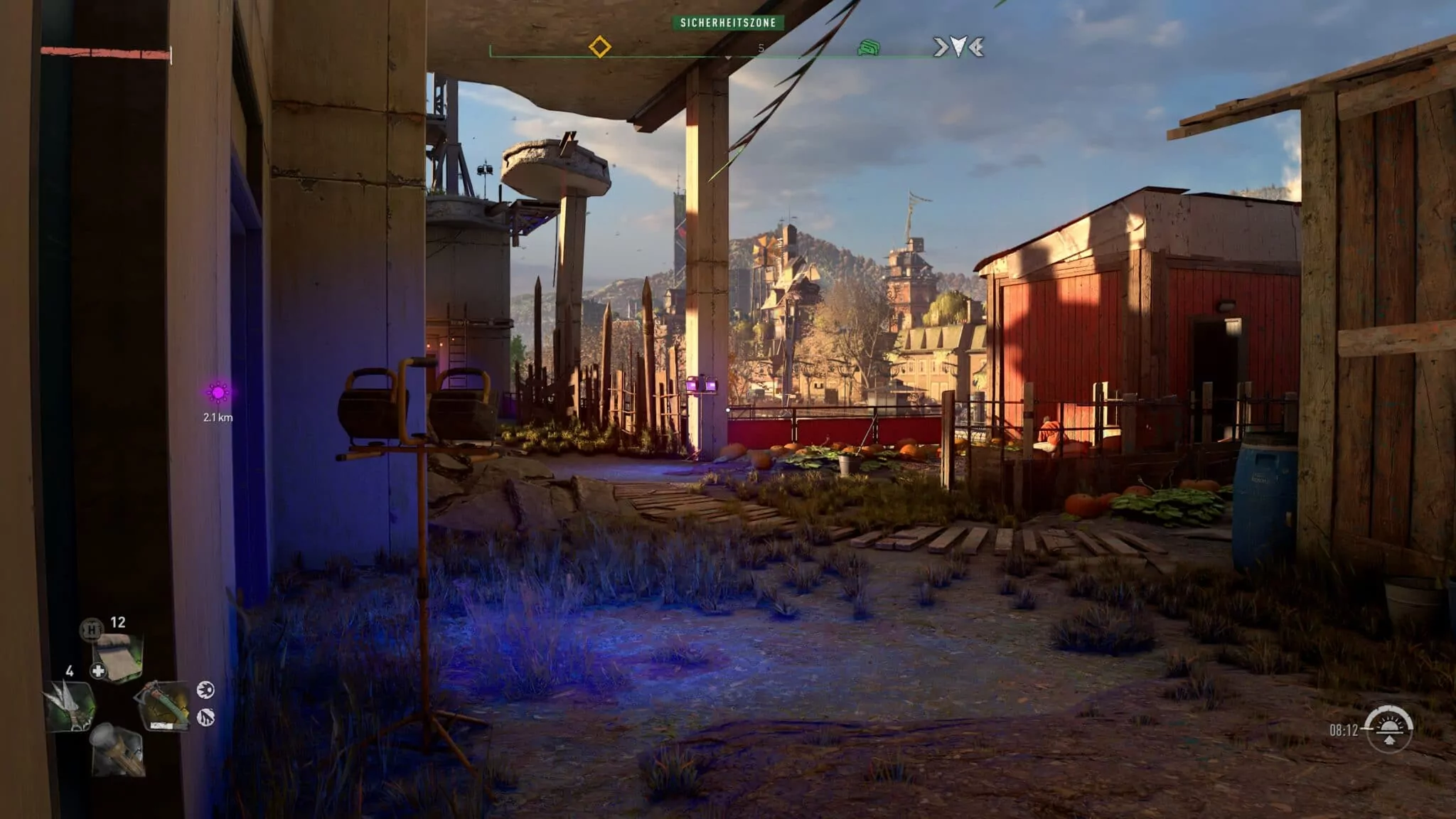Click the Sicherheitszone zone label

728,23
